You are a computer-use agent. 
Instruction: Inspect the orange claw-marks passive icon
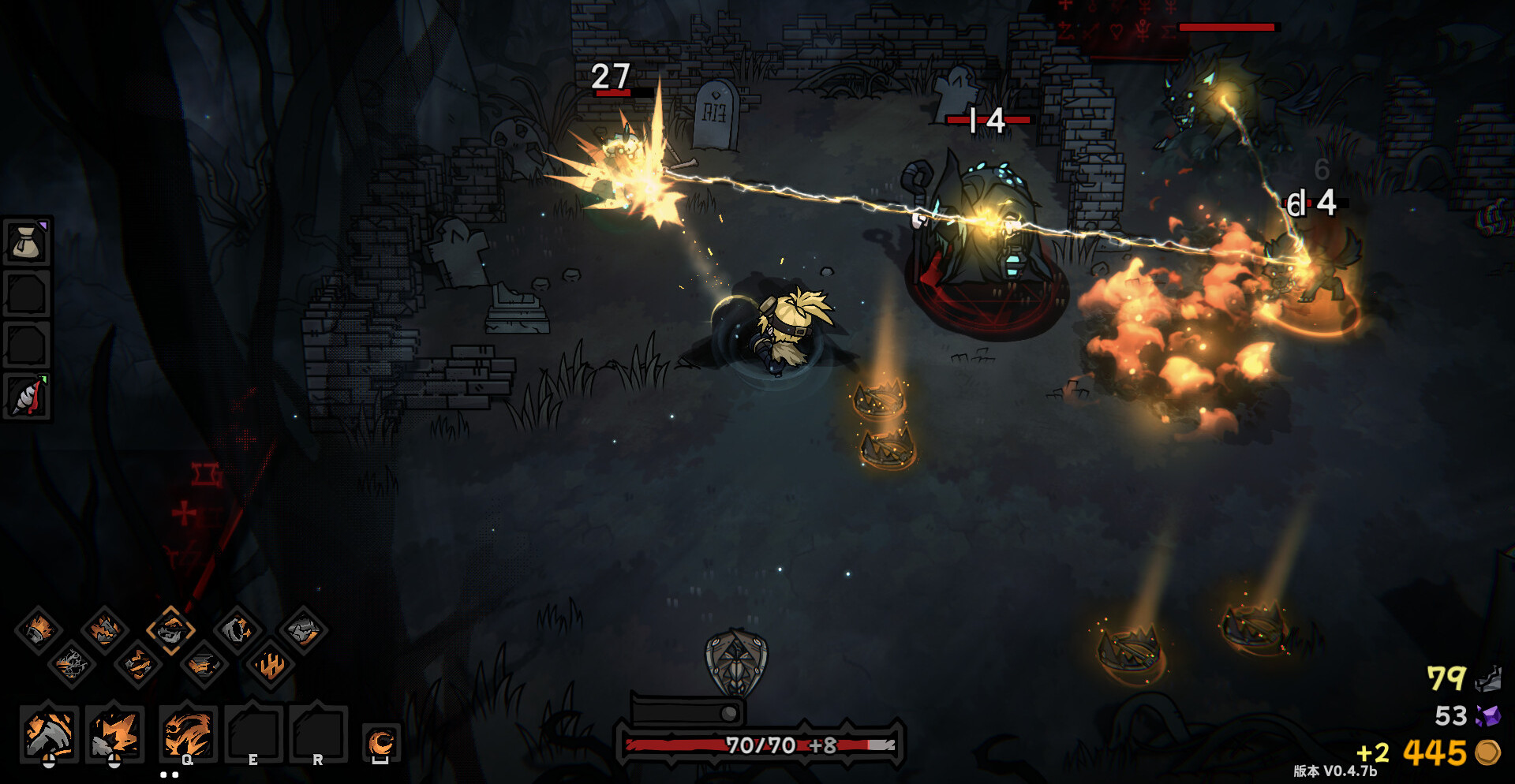pyautogui.click(x=271, y=665)
